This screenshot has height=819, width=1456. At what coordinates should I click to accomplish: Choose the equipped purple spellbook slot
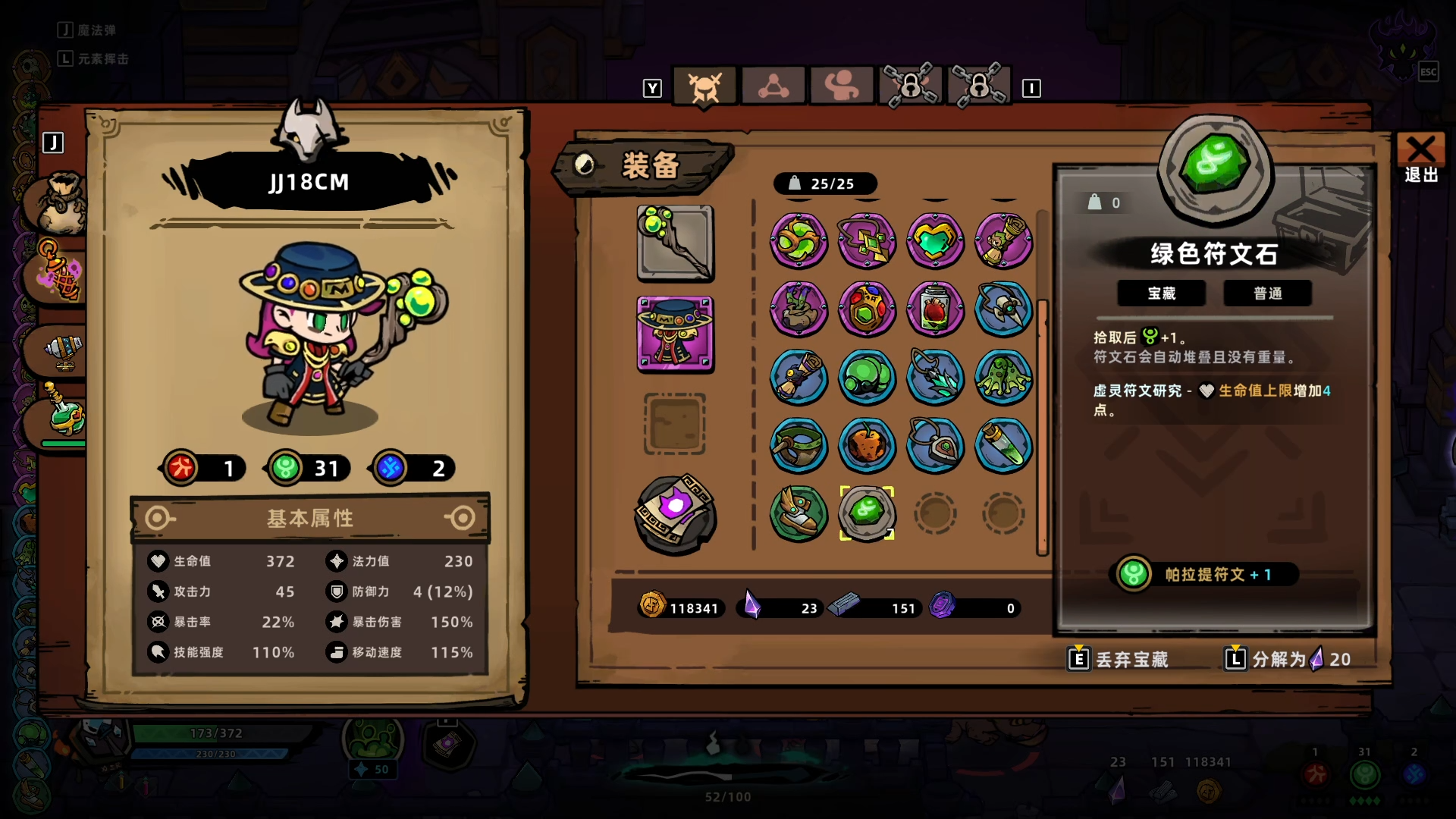click(x=675, y=513)
